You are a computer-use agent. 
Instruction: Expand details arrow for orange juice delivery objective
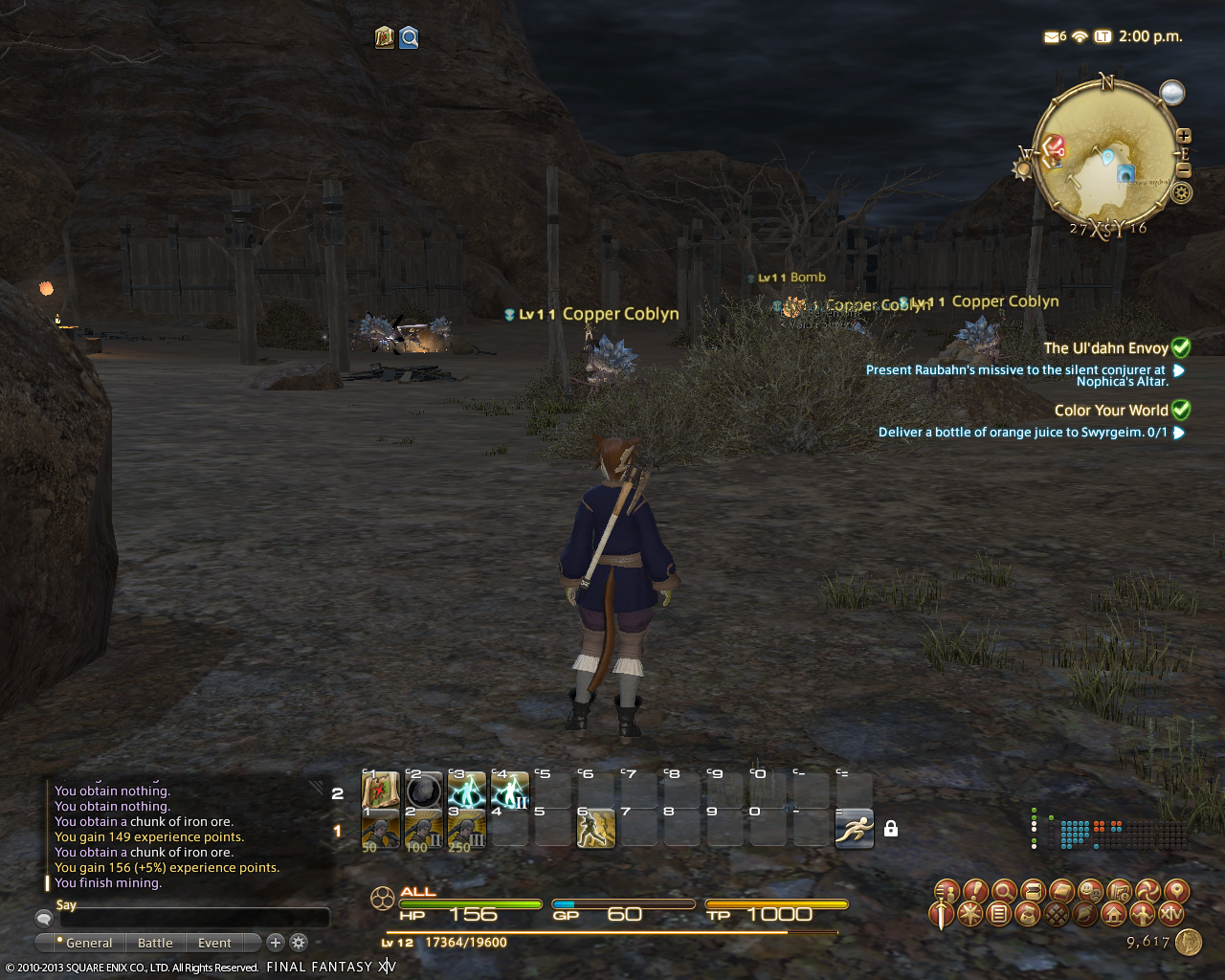(x=1178, y=433)
